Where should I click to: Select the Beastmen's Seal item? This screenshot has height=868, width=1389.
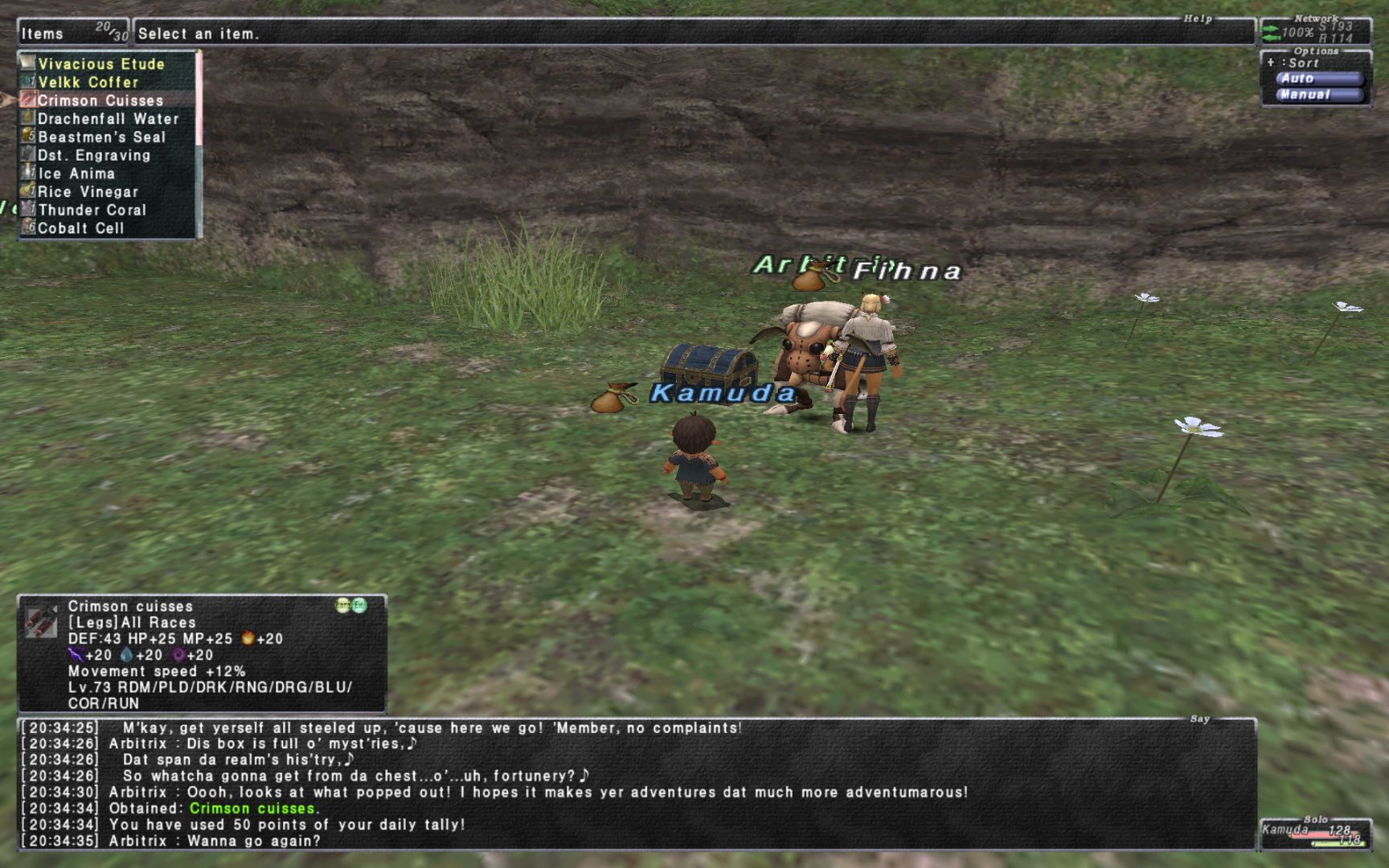coord(101,137)
